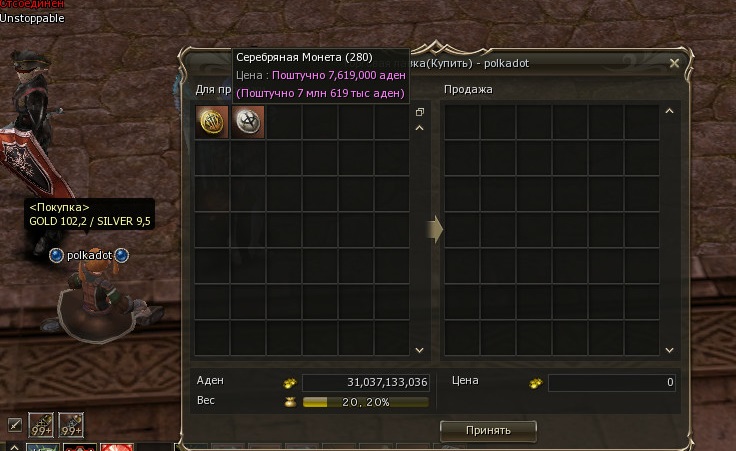Click the left item list's up arrow
736x451 pixels.
pyautogui.click(x=420, y=128)
